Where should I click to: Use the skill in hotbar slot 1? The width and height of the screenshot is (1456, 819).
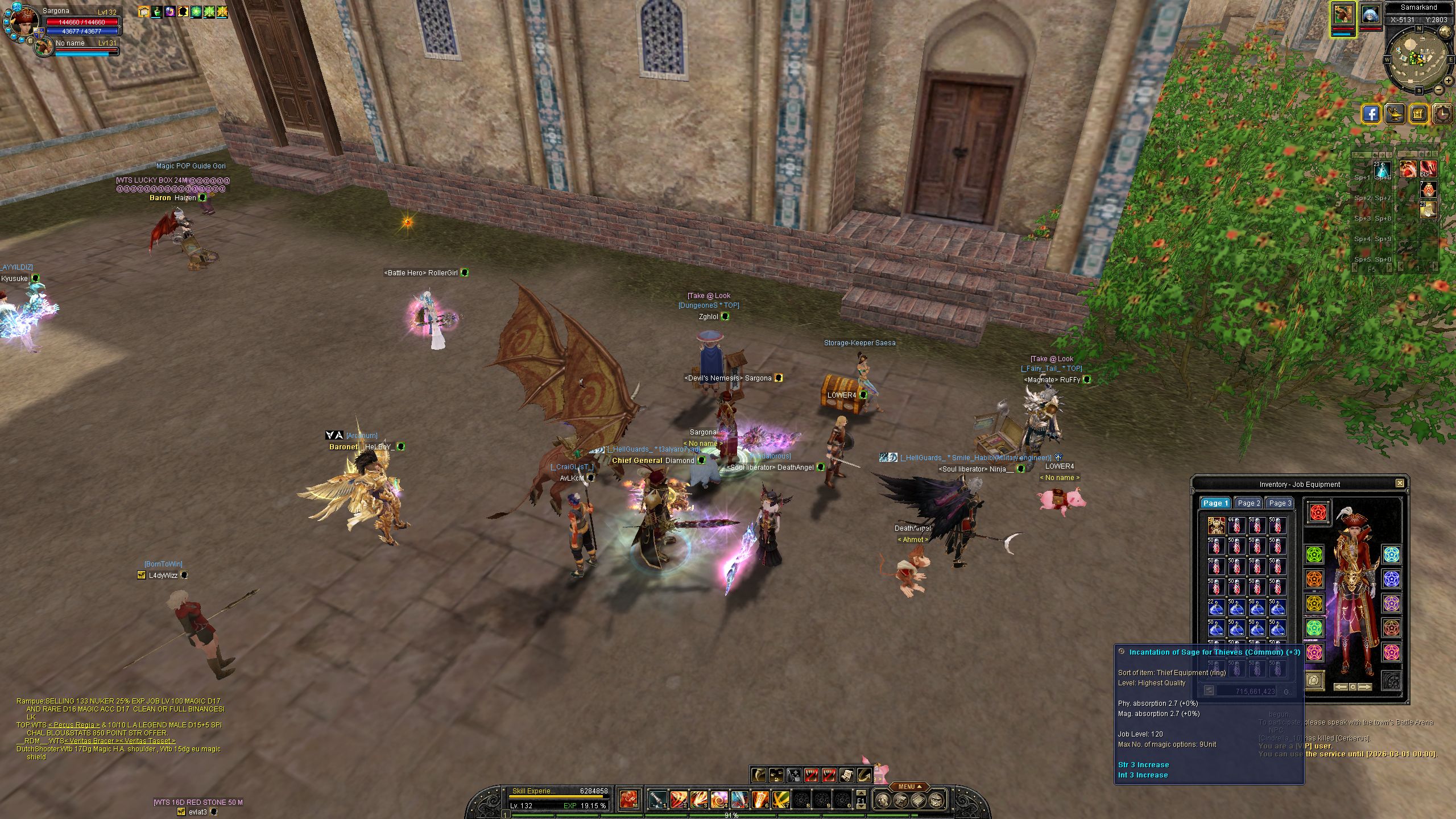(658, 800)
